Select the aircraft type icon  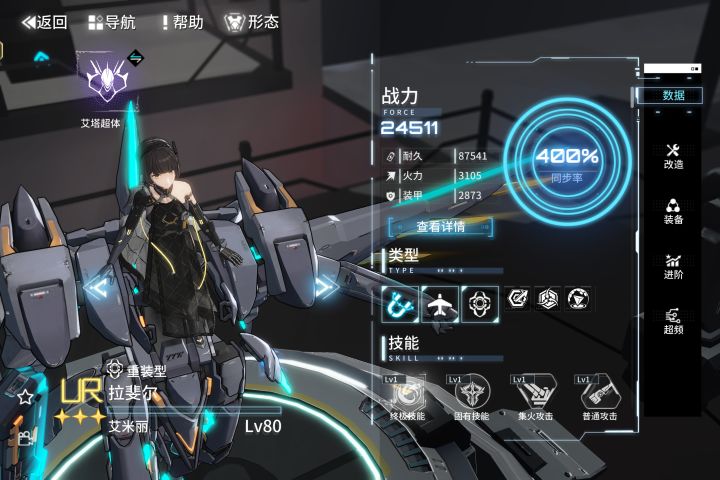tap(439, 300)
